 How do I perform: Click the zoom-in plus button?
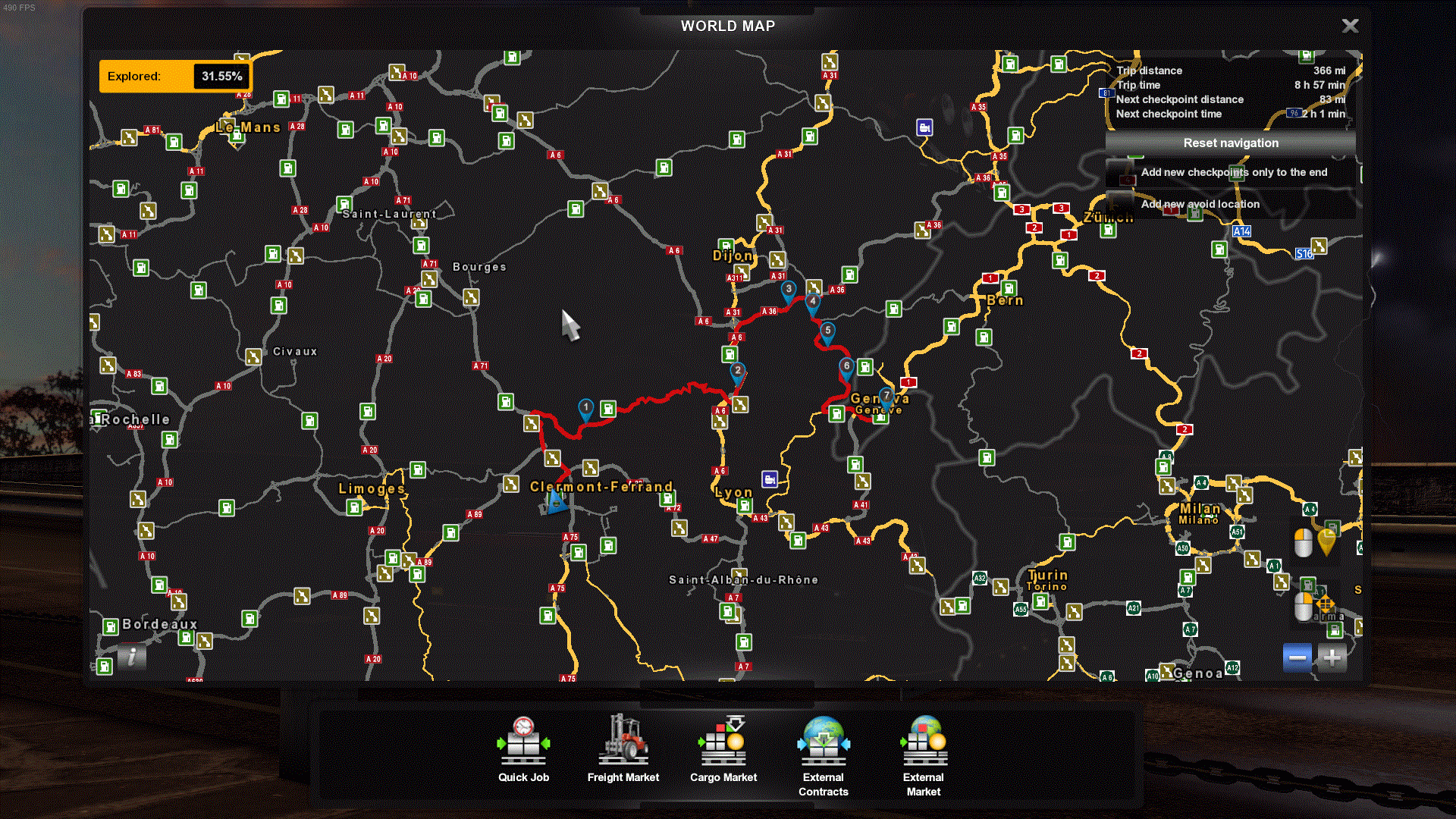tap(1332, 657)
